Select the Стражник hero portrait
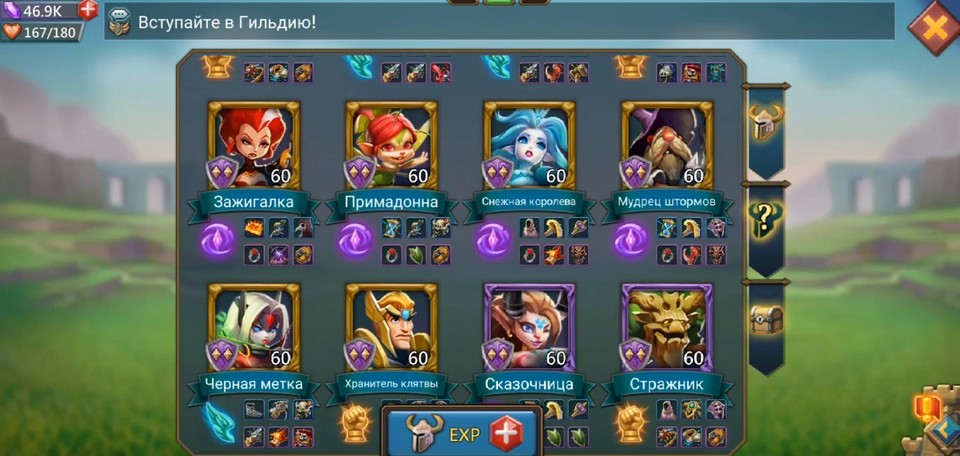The image size is (960, 456). [667, 327]
